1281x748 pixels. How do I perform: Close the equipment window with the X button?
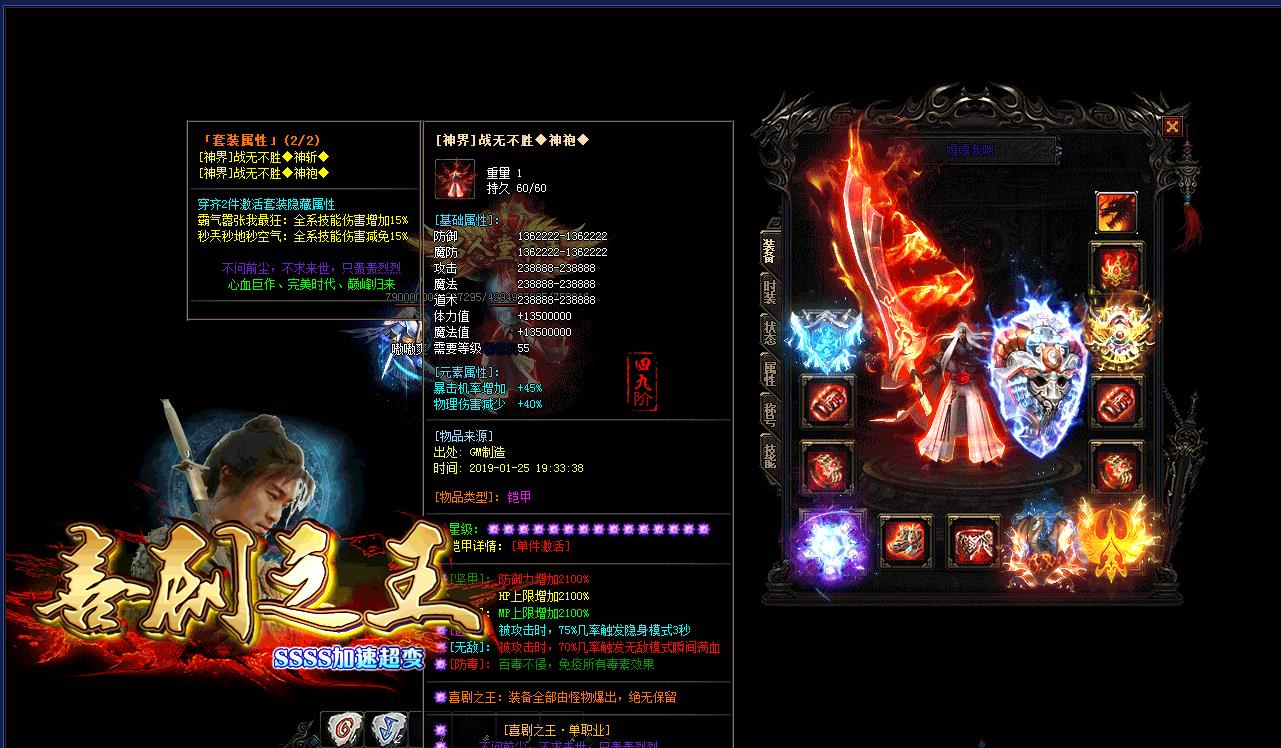1171,127
